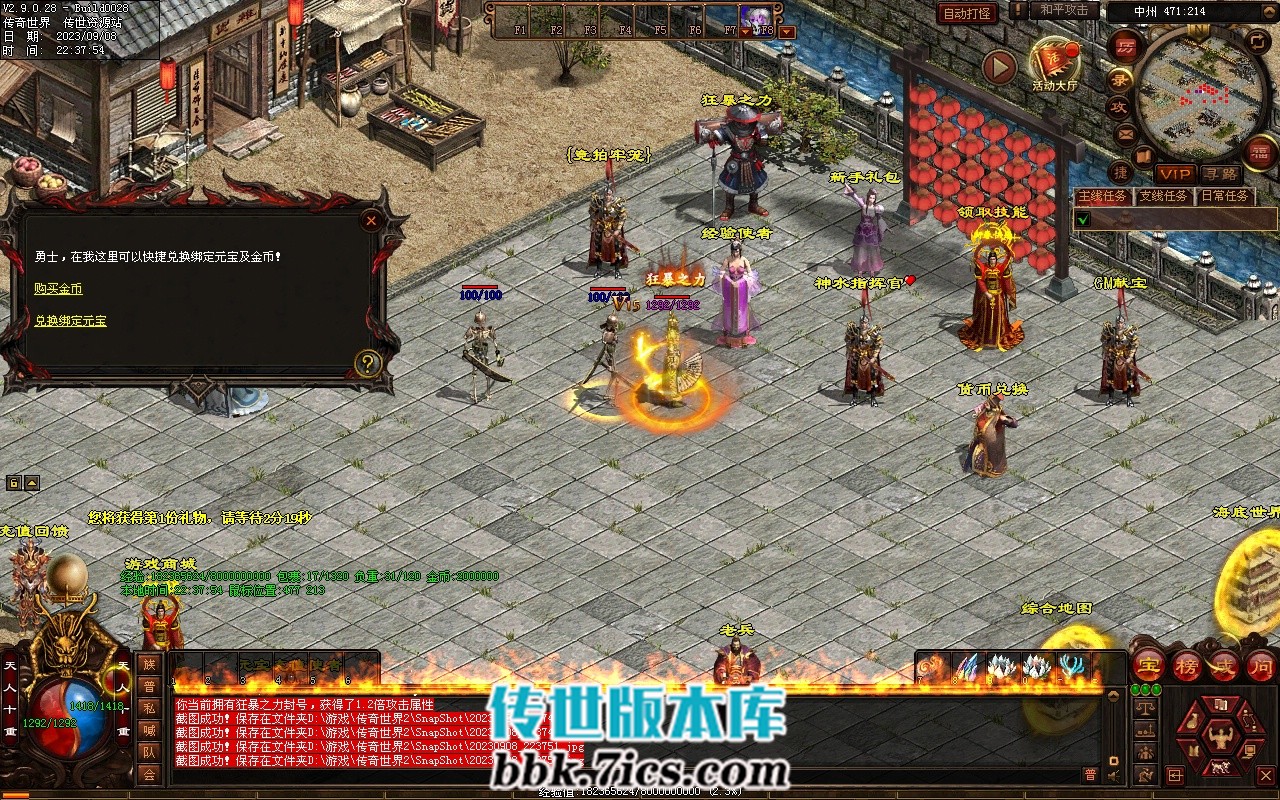Switch to the 日常任务 daily quest tab
Viewport: 1280px width, 800px height.
coord(1225,197)
